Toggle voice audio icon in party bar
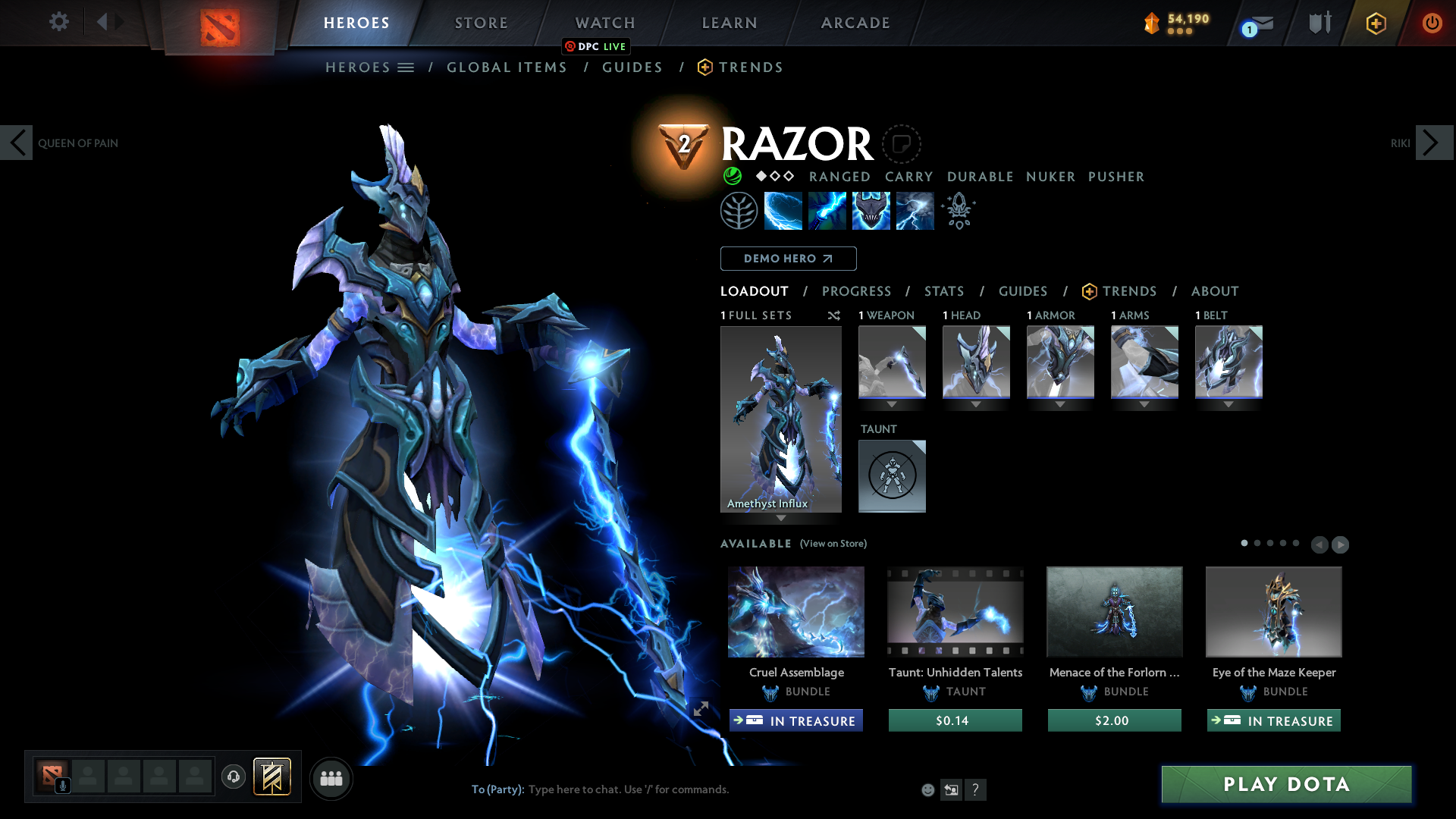This screenshot has width=1456, height=819. (233, 777)
